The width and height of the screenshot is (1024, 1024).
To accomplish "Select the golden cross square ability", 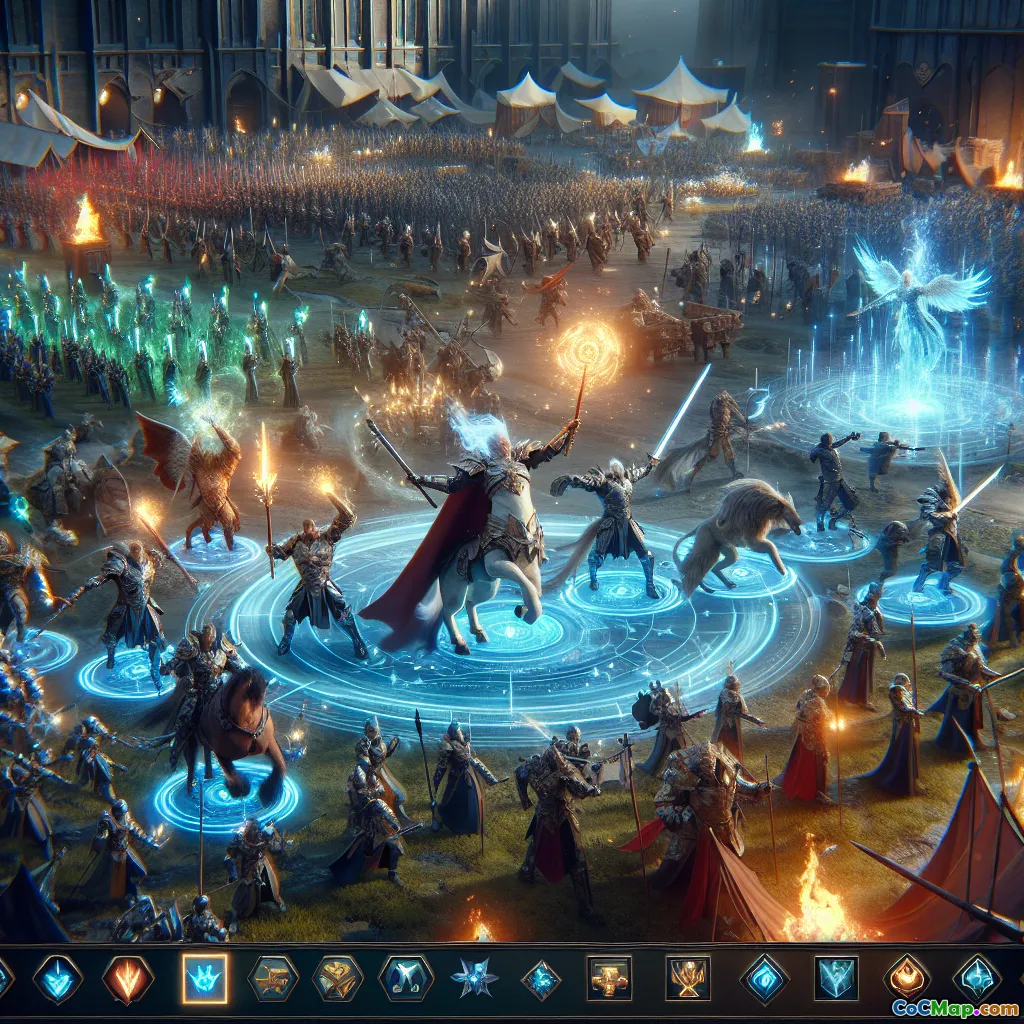I will (609, 978).
